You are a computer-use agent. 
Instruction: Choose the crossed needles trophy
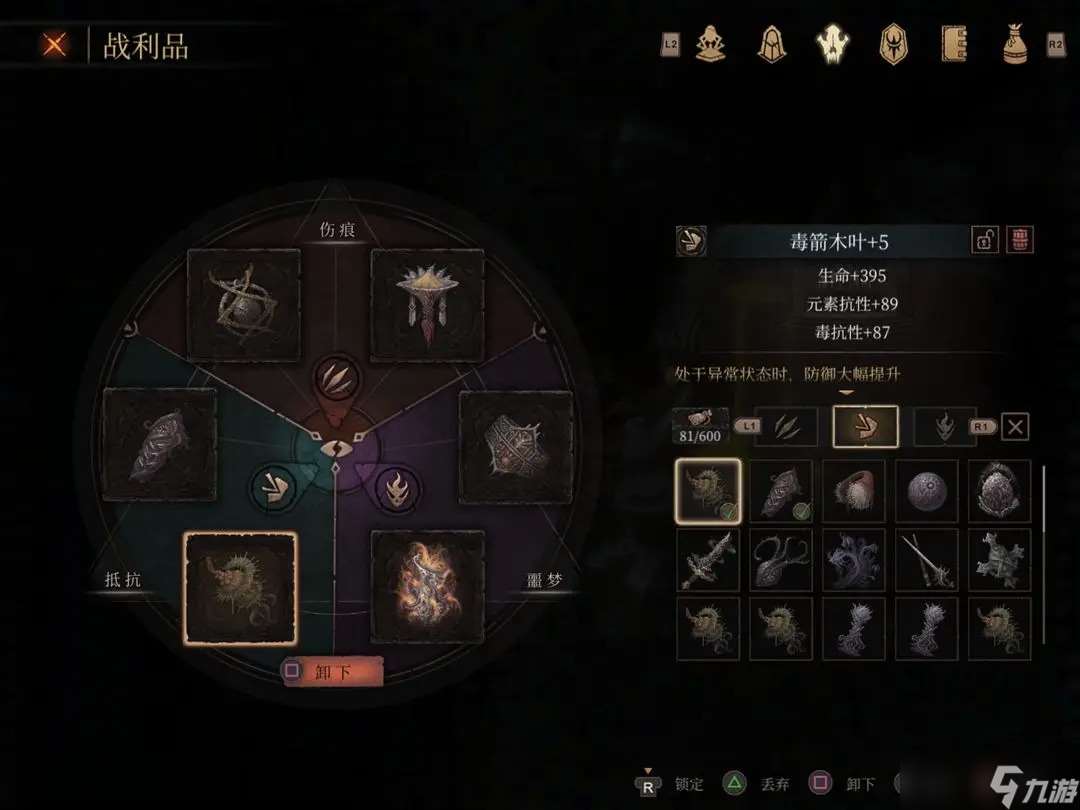coord(927,560)
